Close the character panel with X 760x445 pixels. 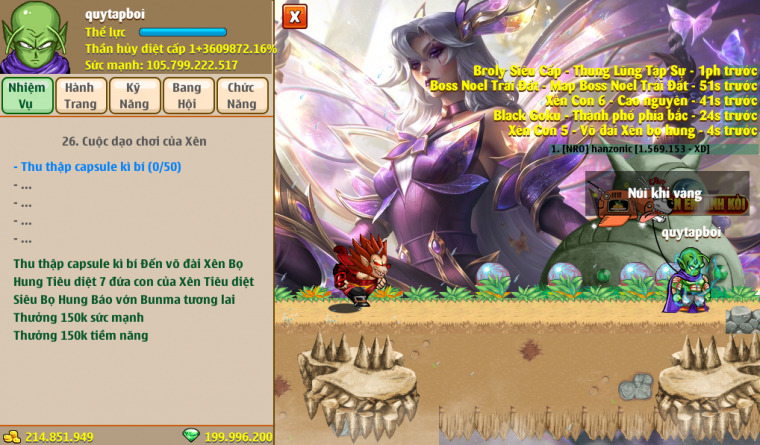click(294, 17)
